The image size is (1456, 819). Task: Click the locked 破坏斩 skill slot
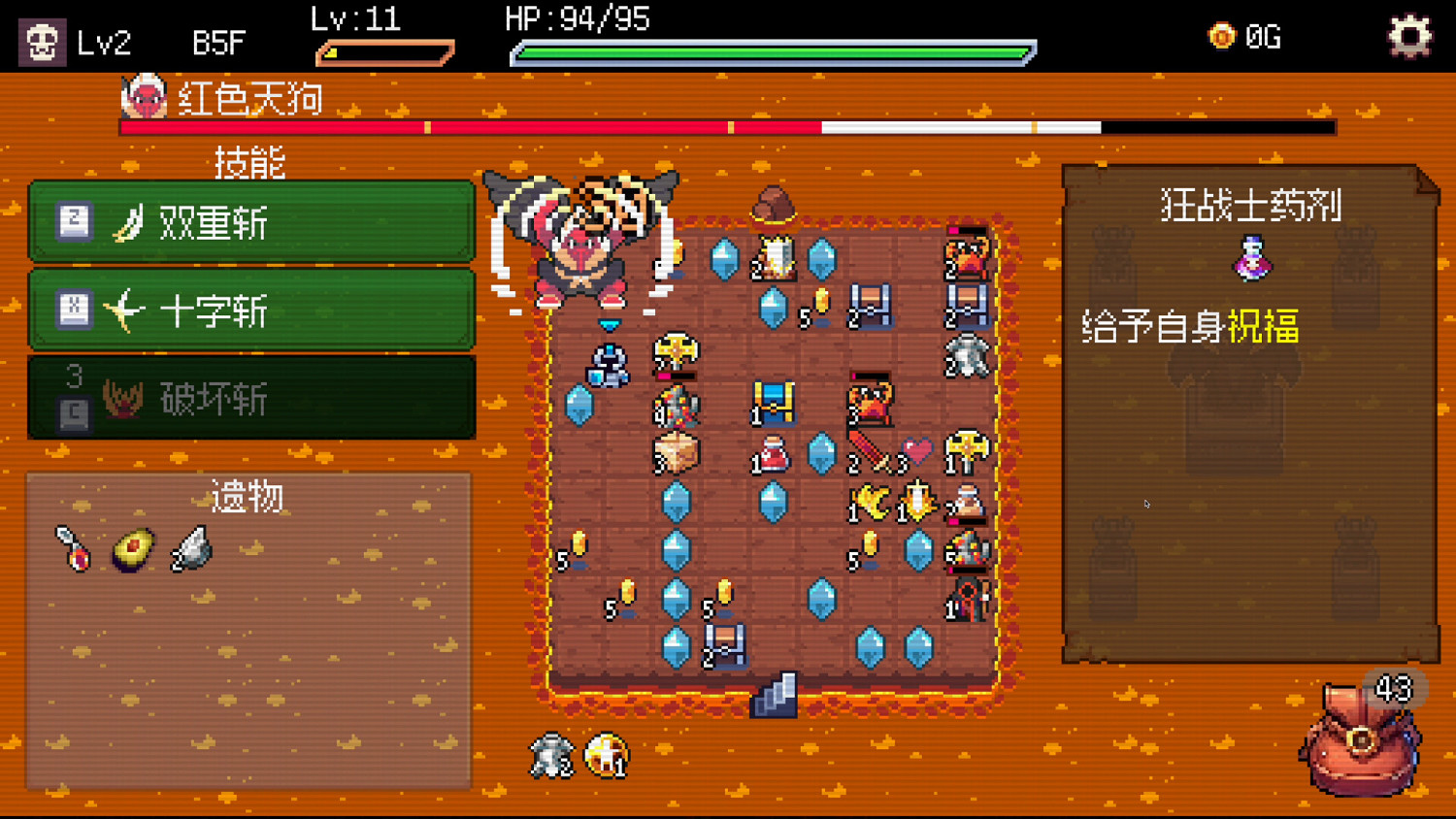click(x=252, y=398)
